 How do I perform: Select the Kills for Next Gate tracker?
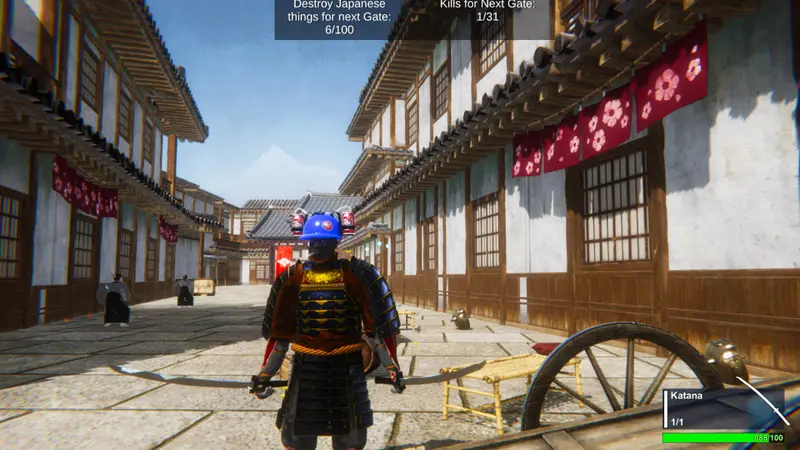487,11
